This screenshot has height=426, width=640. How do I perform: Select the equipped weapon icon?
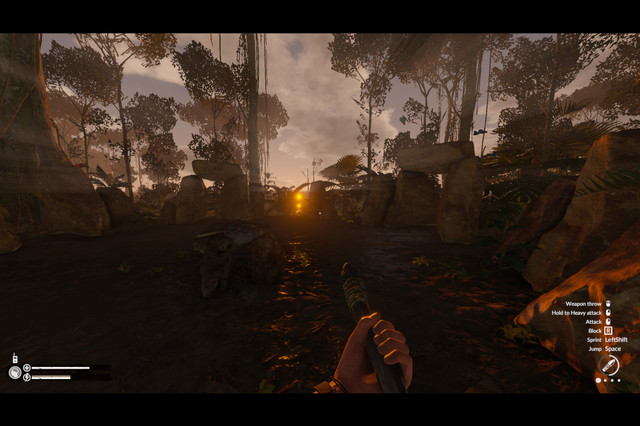point(610,365)
